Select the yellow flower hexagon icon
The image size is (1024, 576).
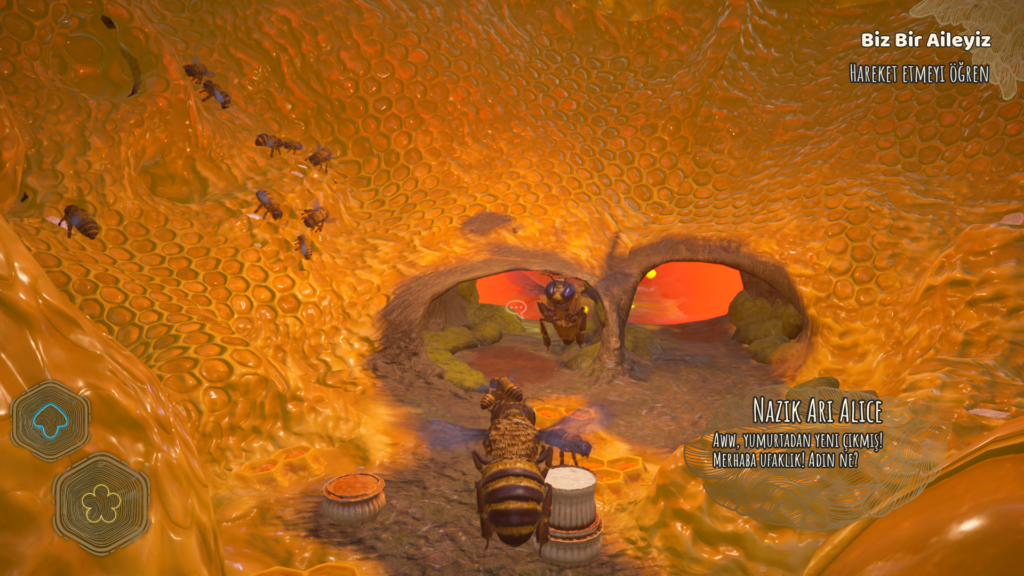[101, 503]
